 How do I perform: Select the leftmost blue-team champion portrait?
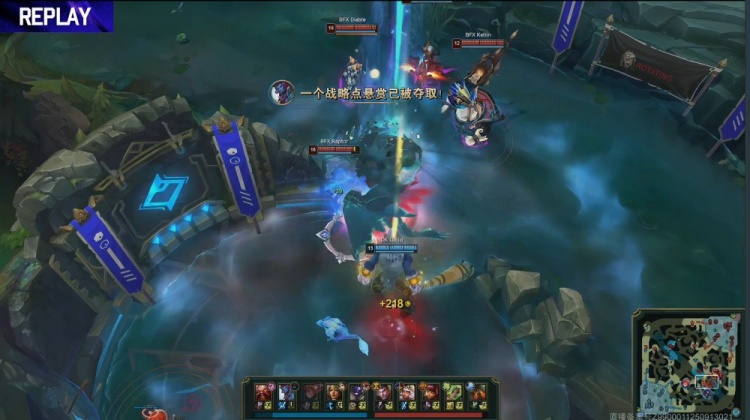pos(264,392)
